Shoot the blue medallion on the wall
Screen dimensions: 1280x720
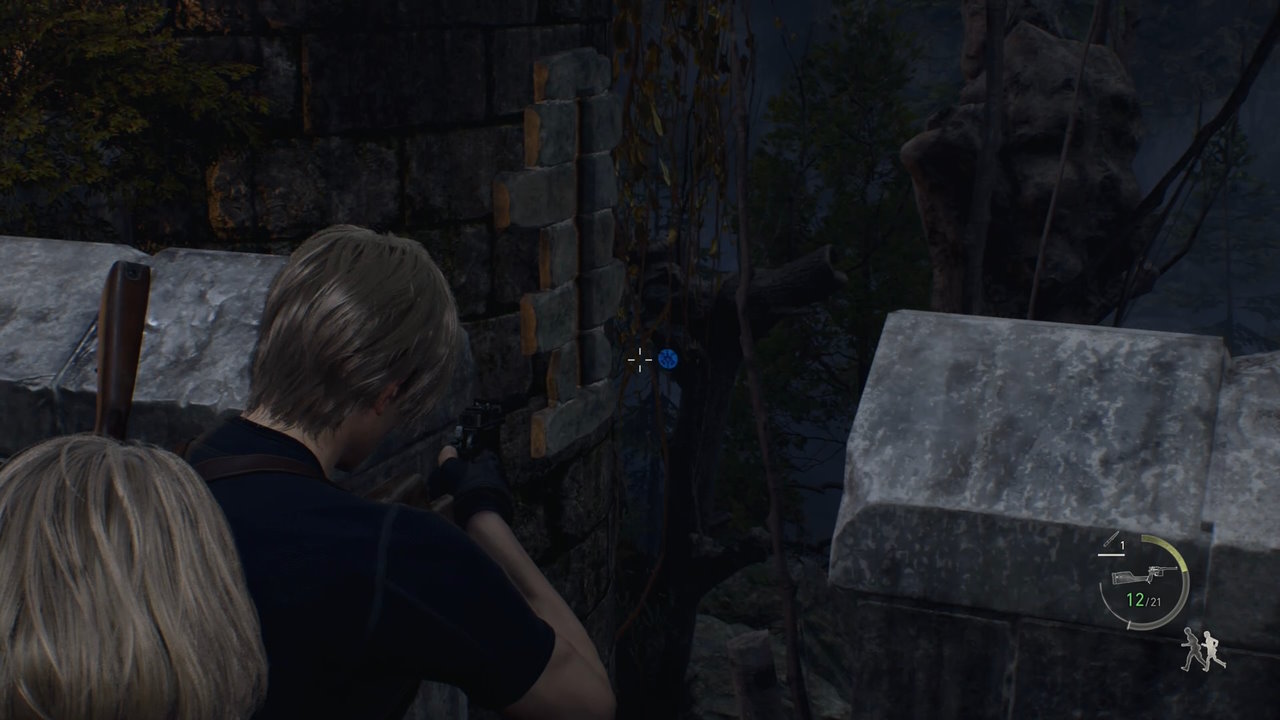[x=668, y=357]
